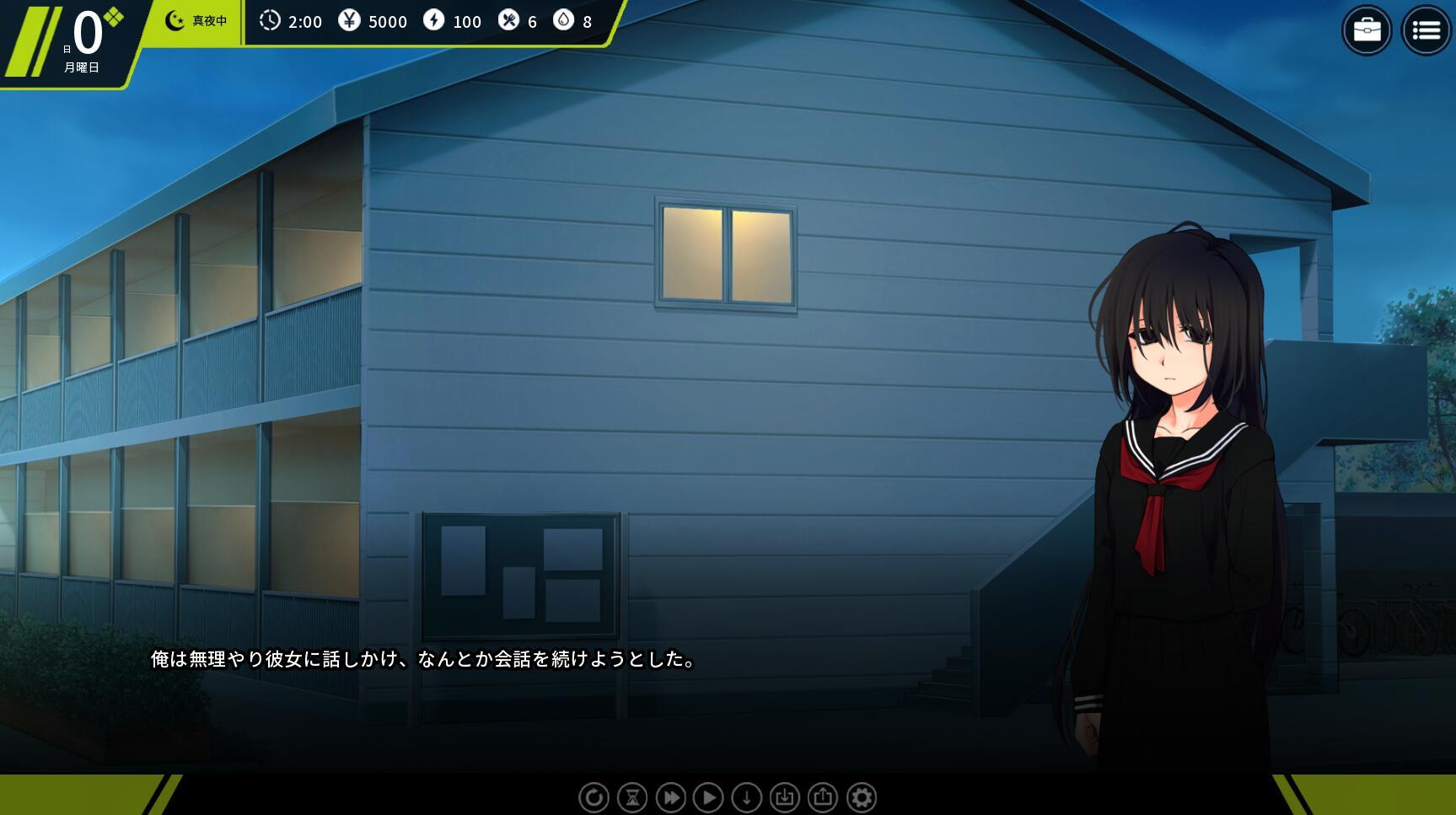The image size is (1456, 815).
Task: Activate the fast-forward skip button
Action: pos(670,797)
